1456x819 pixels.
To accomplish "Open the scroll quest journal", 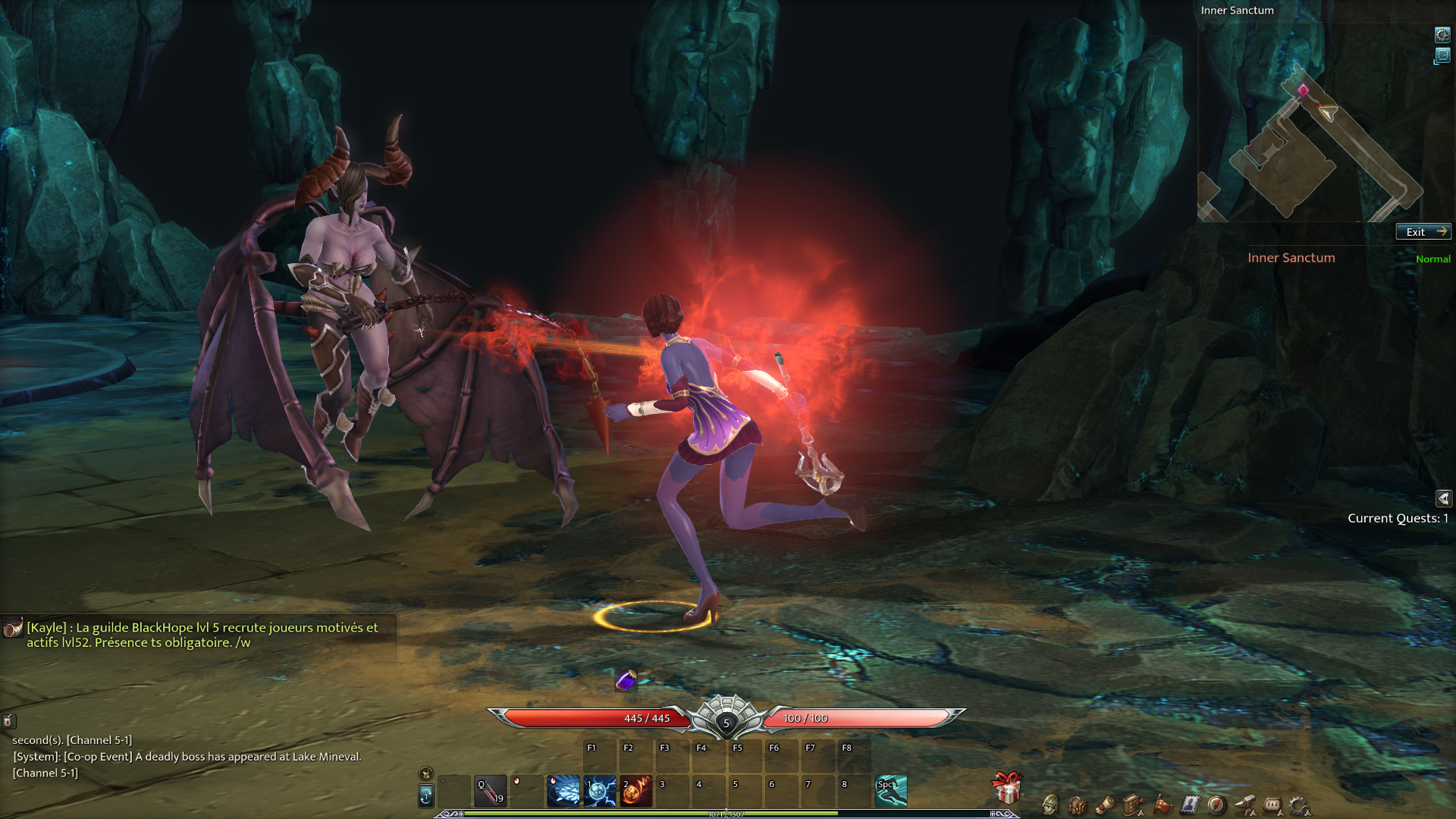I will click(1105, 805).
